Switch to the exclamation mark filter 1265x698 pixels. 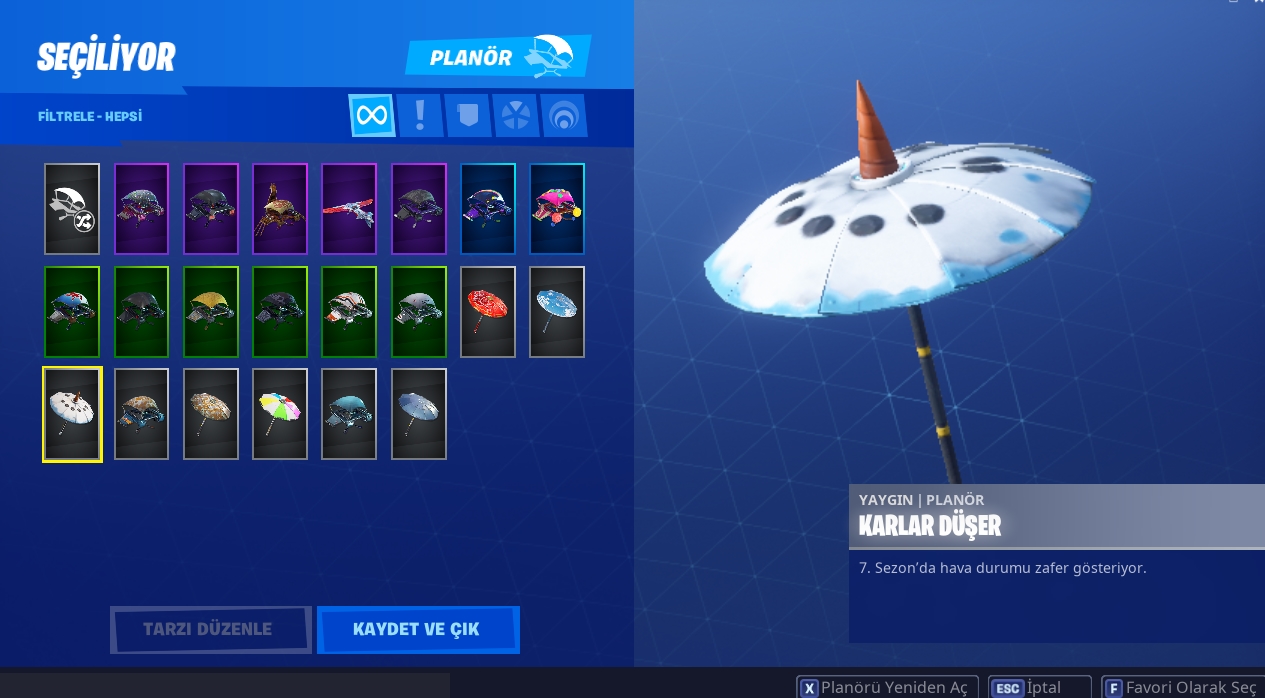[420, 116]
